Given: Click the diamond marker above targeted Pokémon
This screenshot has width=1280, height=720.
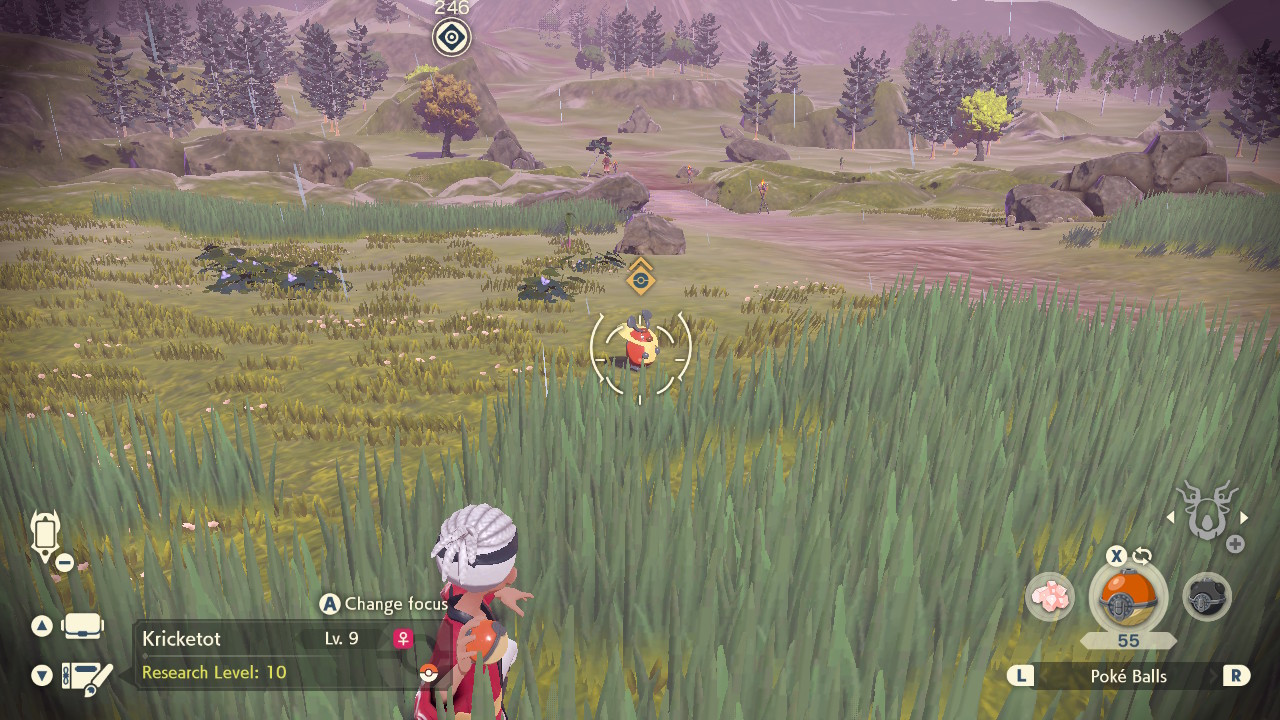Looking at the screenshot, I should pyautogui.click(x=640, y=279).
